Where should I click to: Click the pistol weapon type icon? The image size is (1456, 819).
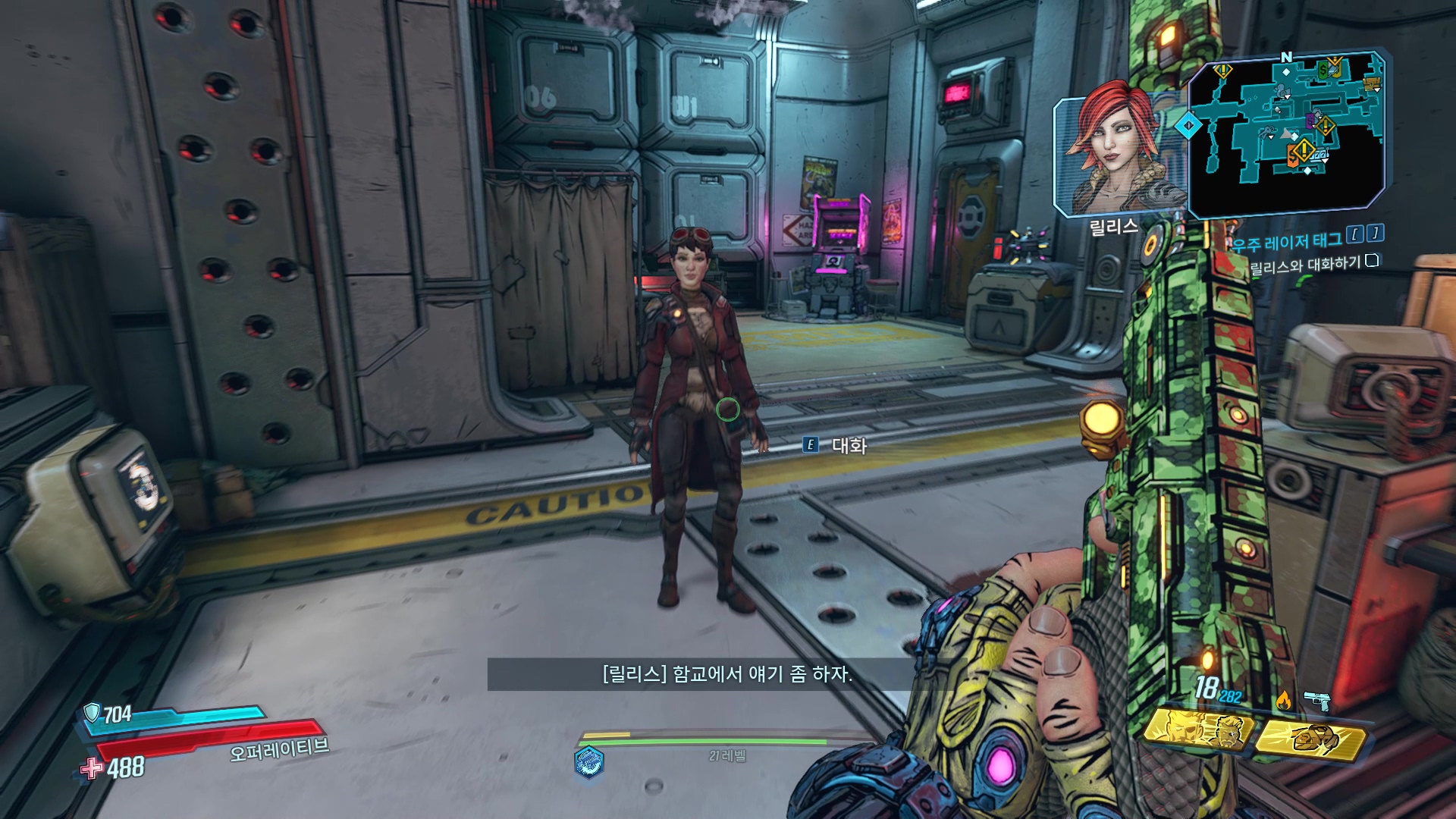click(x=1317, y=700)
